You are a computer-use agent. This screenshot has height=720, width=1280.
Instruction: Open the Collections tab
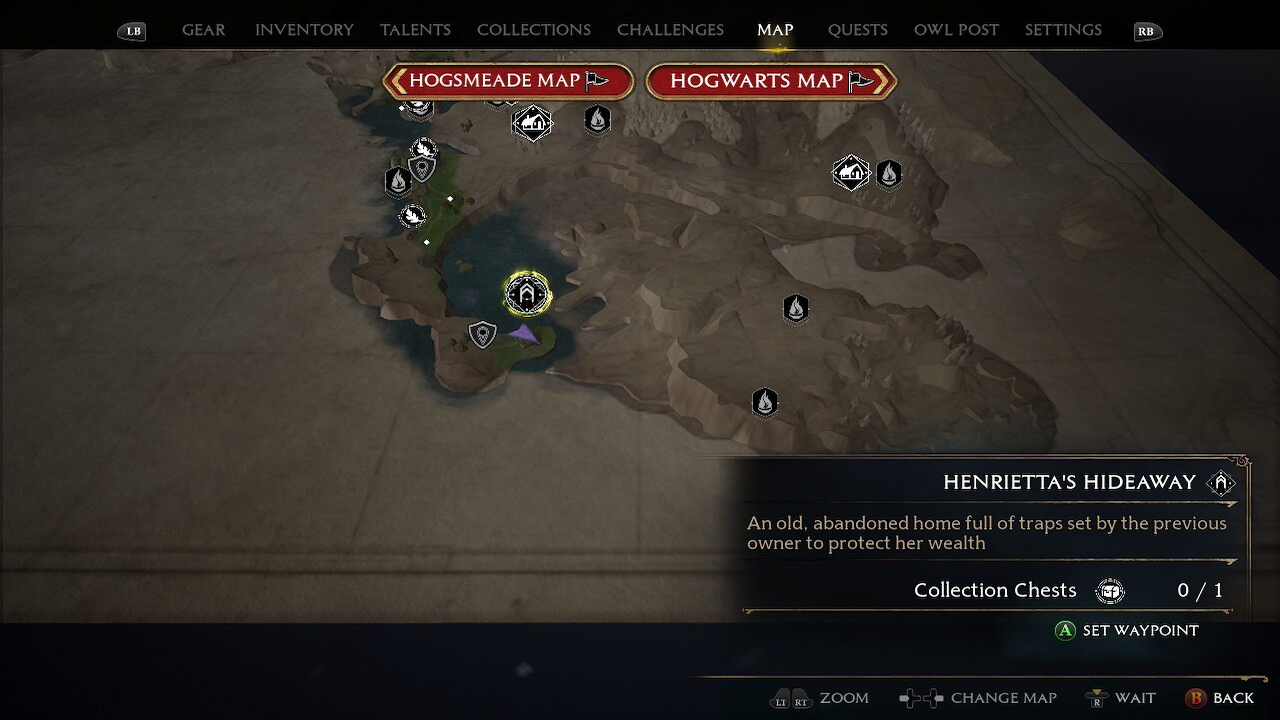click(534, 30)
